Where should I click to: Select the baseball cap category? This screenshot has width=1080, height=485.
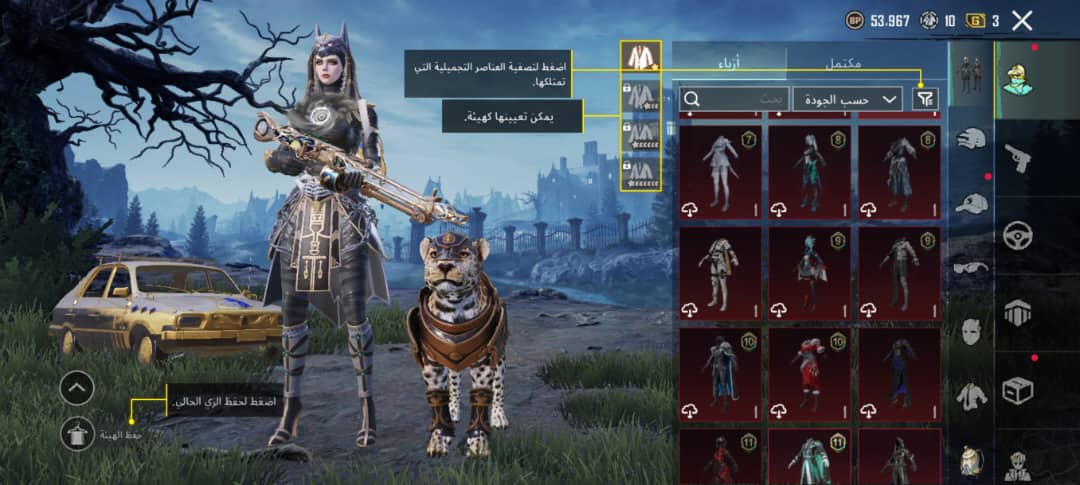[971, 203]
